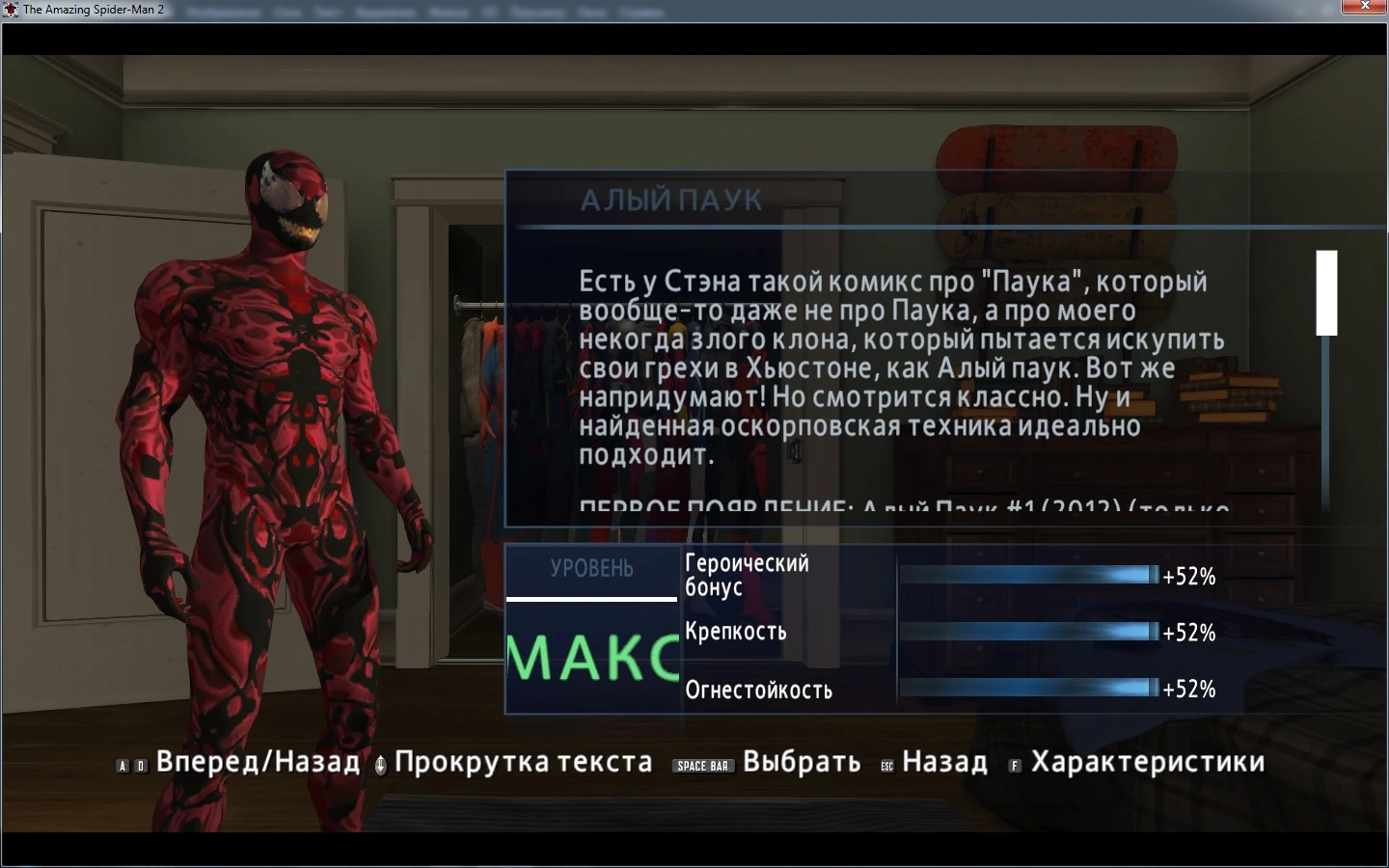This screenshot has height=868, width=1389.
Task: Click the mouse scroll wheel icon
Action: click(380, 763)
